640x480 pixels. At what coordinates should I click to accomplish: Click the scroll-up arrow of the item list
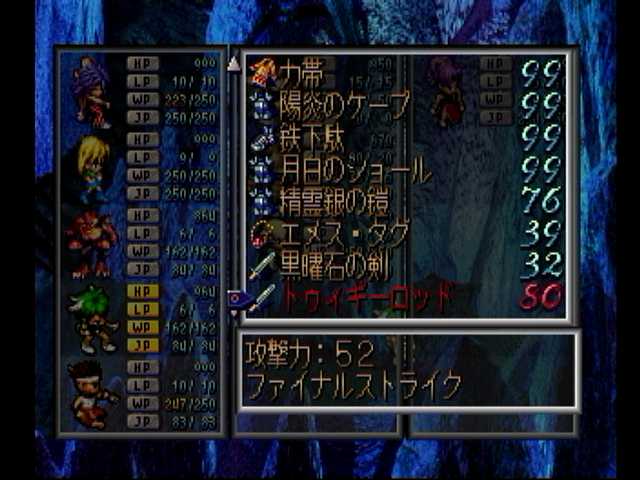click(x=234, y=64)
